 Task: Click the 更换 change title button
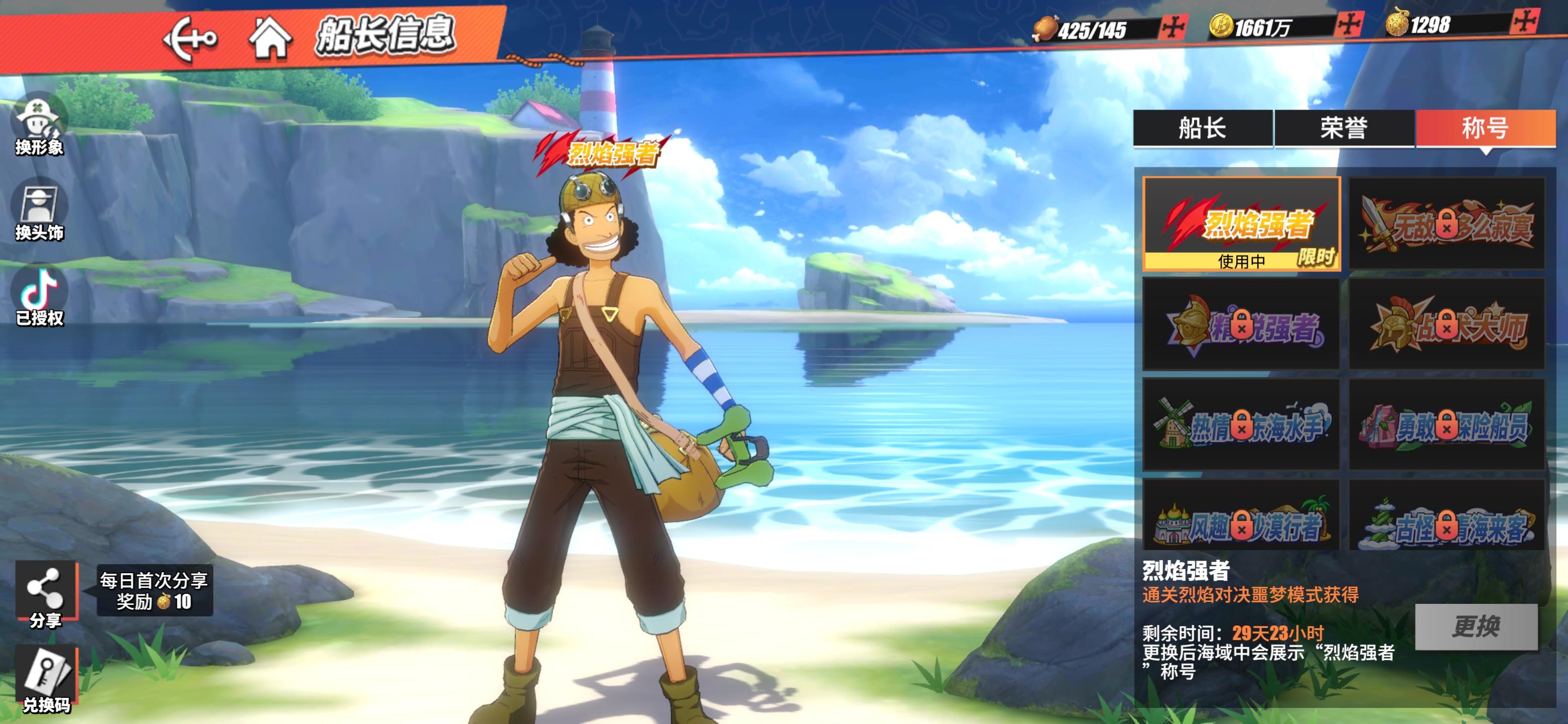1476,626
